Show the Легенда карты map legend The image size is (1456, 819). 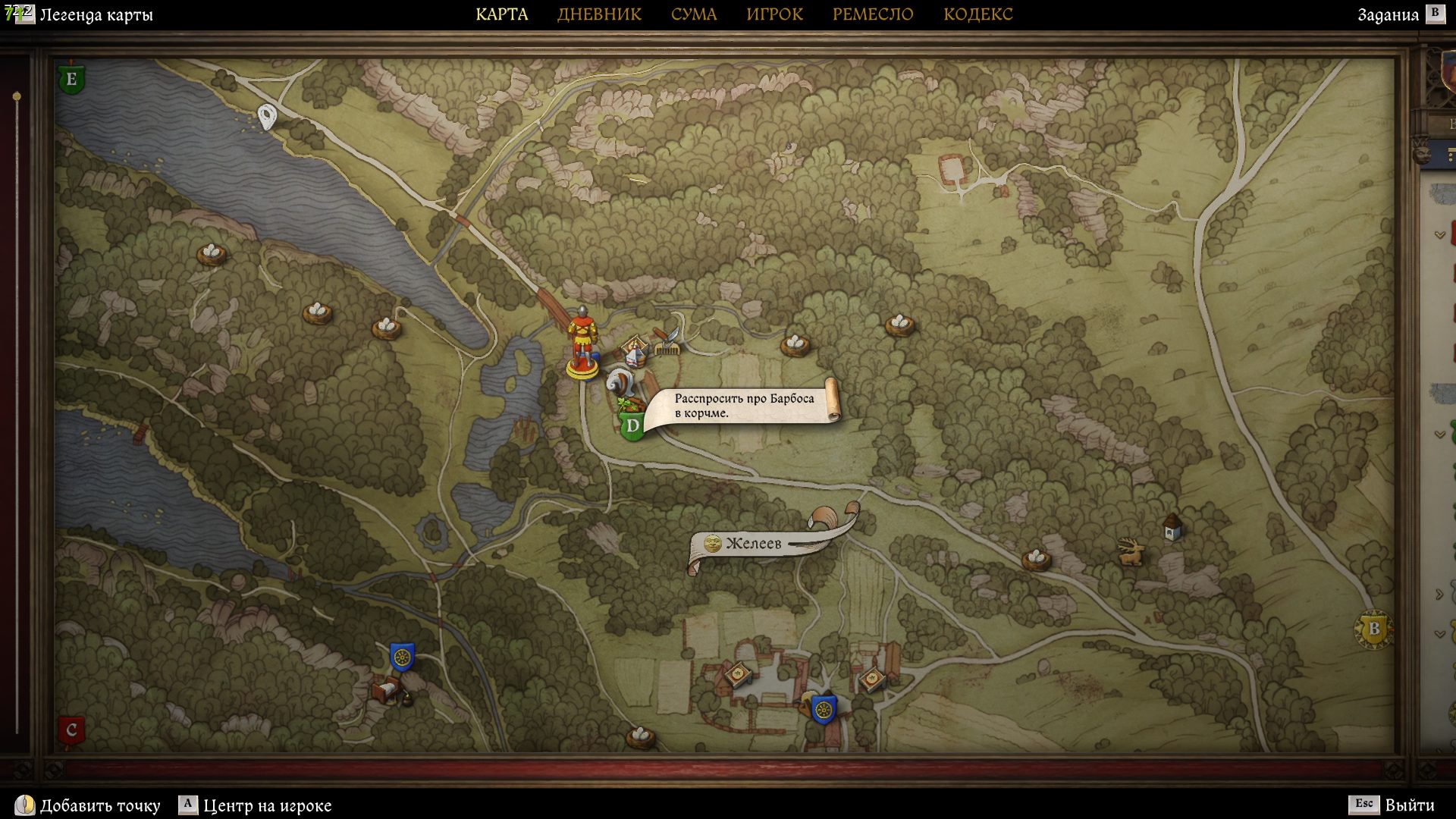(95, 14)
